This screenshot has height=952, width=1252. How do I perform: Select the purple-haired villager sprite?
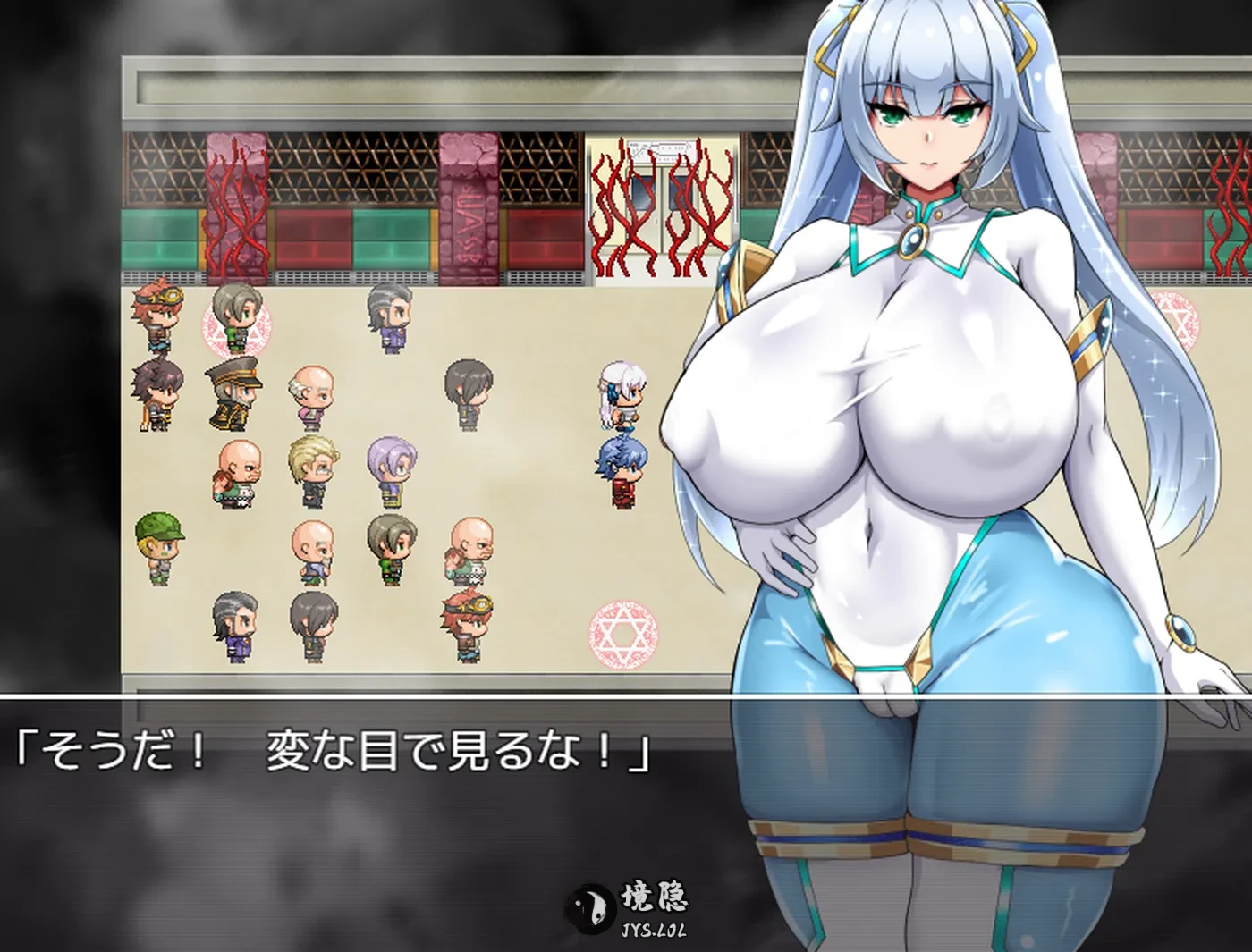390,467
